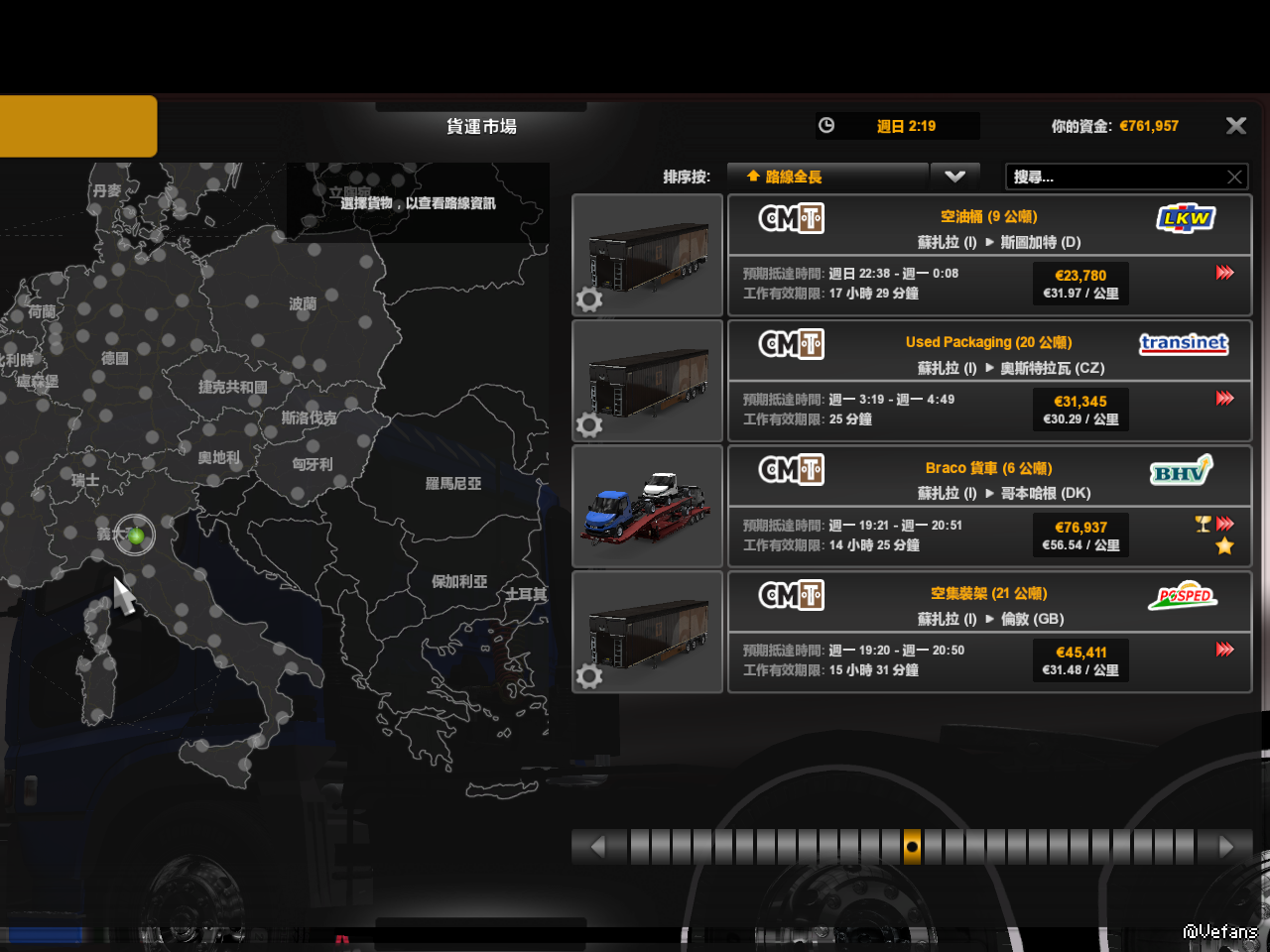1270x952 pixels.
Task: Select the empty barrels job to Stuttgart
Action: (x=989, y=255)
